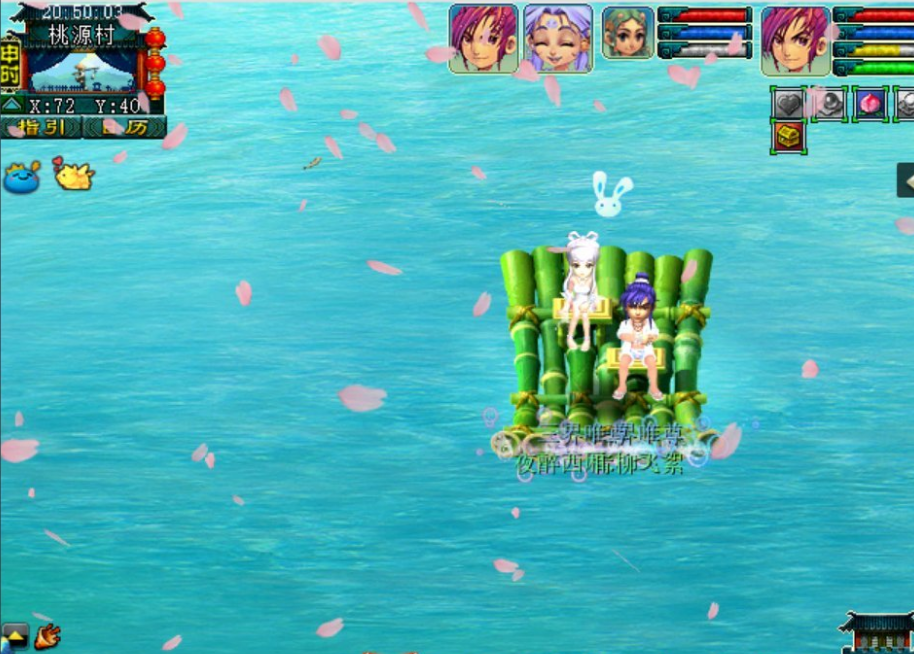
Task: Click the 申时 time-of-day badge
Action: click(x=10, y=62)
